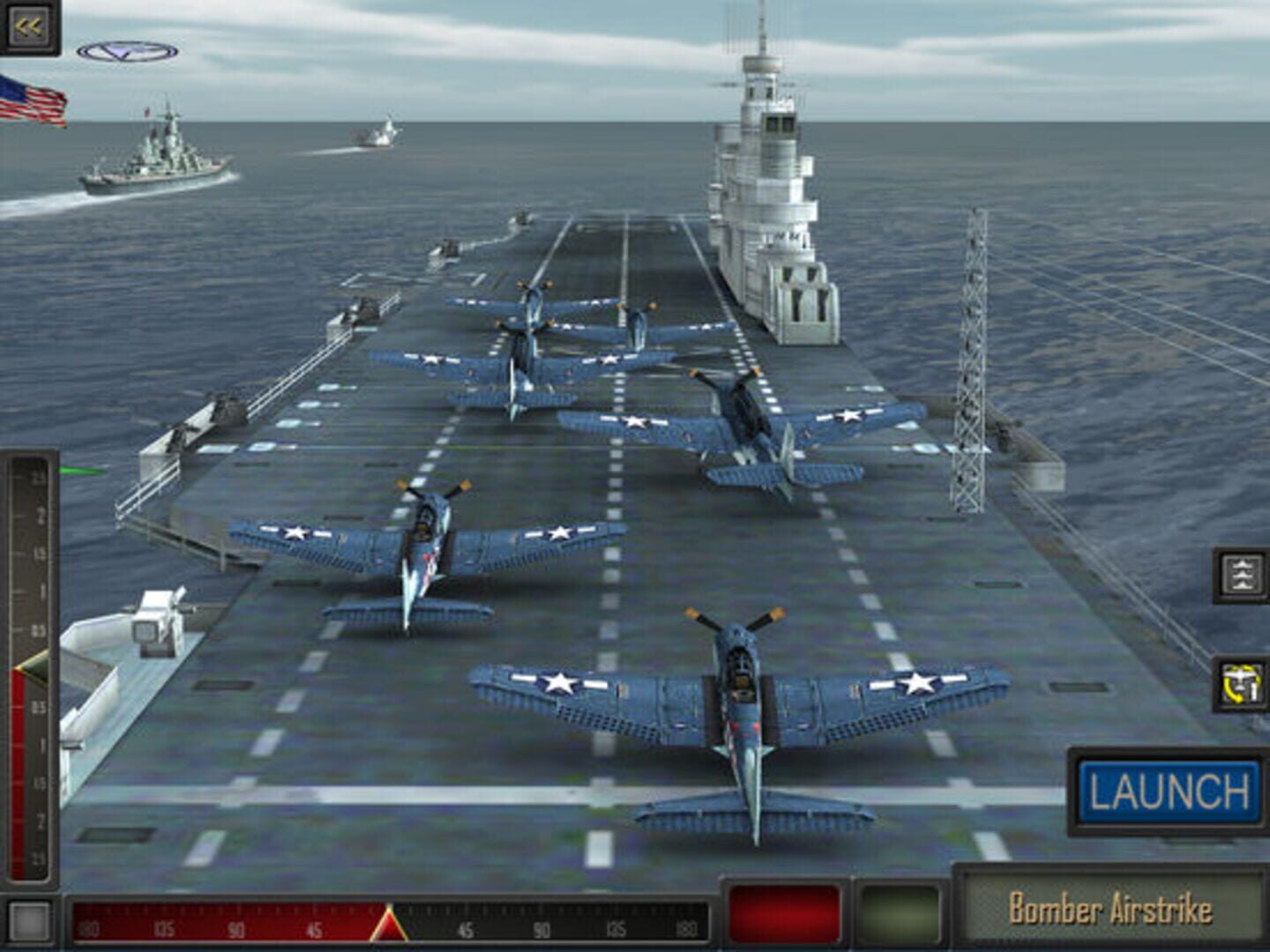Adjust the vertical speed throttle gauge
Image resolution: width=1270 pixels, height=952 pixels.
click(30, 670)
